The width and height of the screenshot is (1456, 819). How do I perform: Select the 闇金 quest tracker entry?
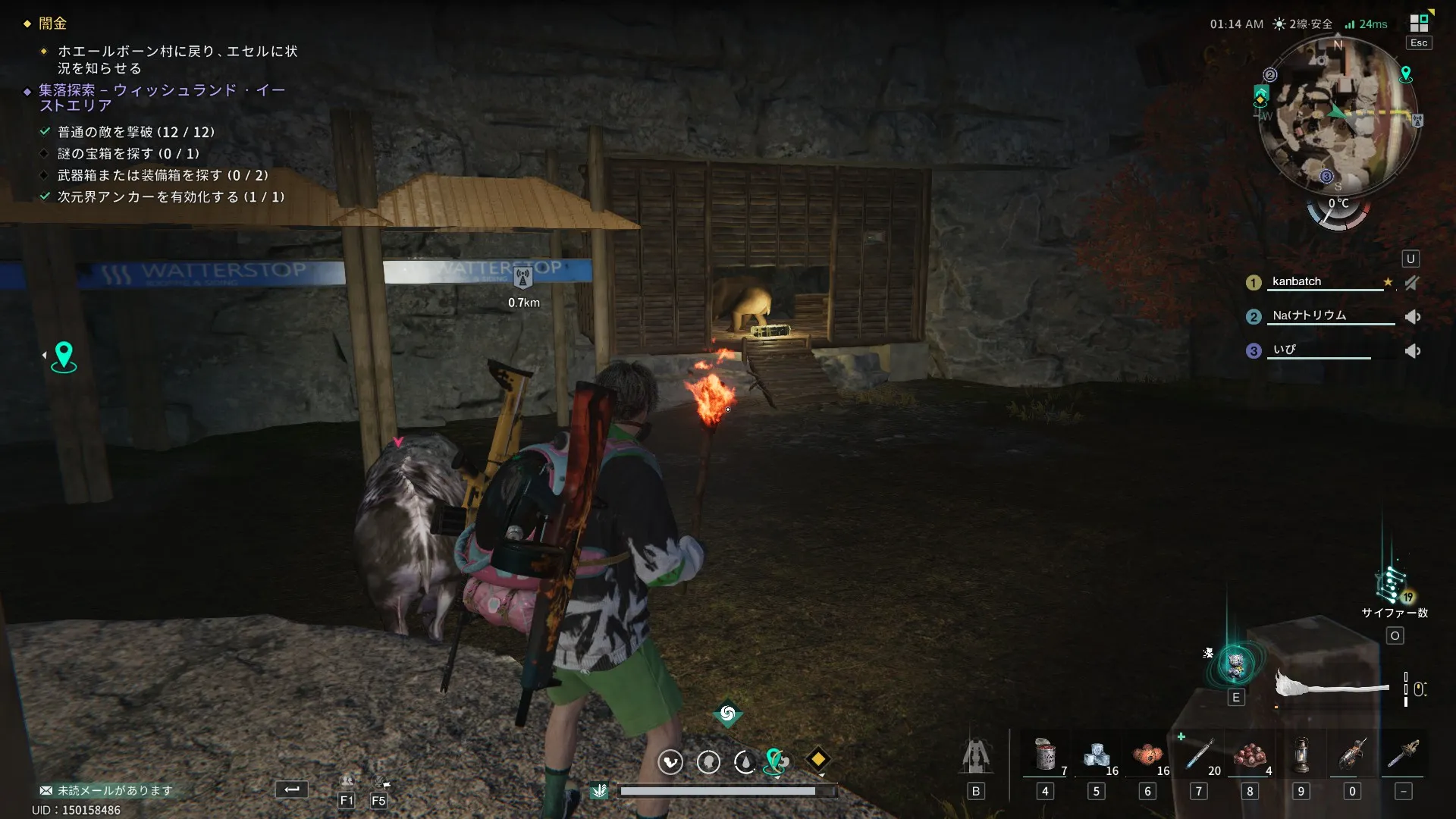(x=53, y=24)
